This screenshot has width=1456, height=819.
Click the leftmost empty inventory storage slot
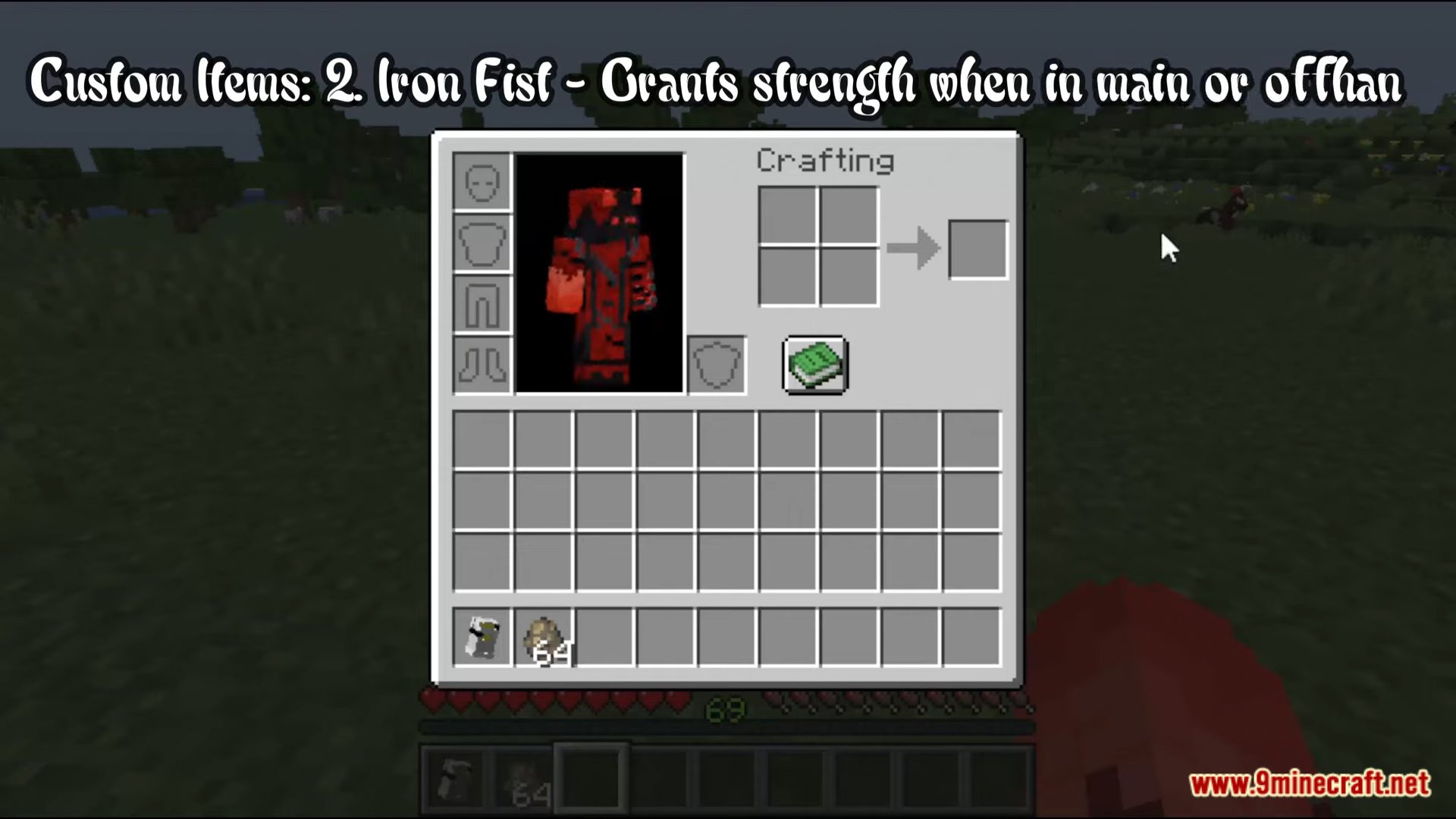click(x=482, y=438)
